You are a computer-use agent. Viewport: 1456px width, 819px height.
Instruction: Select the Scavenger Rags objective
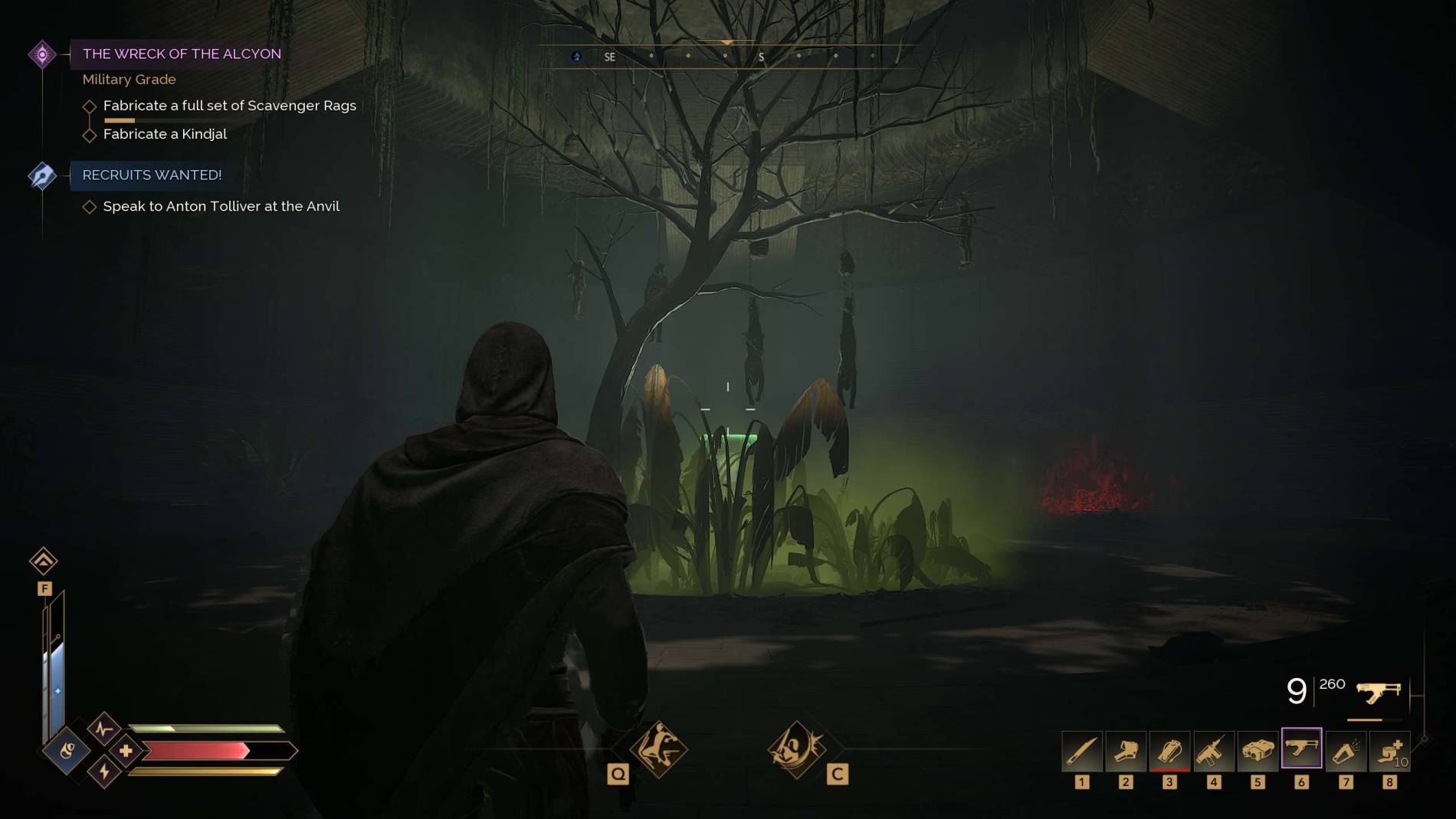coord(229,106)
